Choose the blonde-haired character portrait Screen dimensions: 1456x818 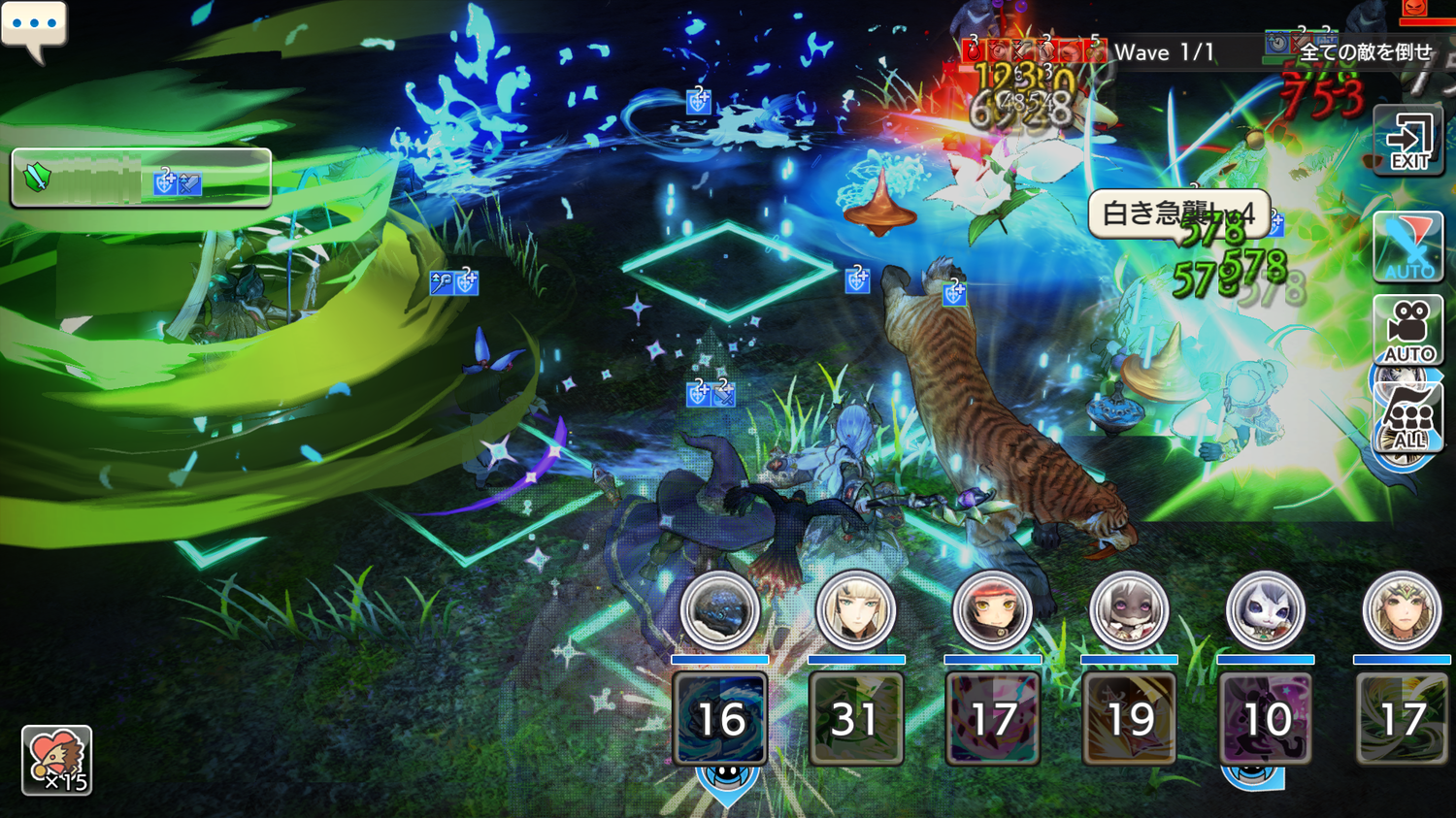856,610
